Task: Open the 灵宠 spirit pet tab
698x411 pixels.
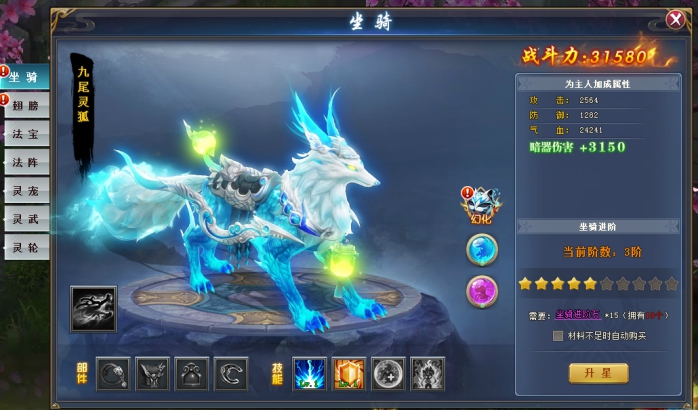Action: 25,190
